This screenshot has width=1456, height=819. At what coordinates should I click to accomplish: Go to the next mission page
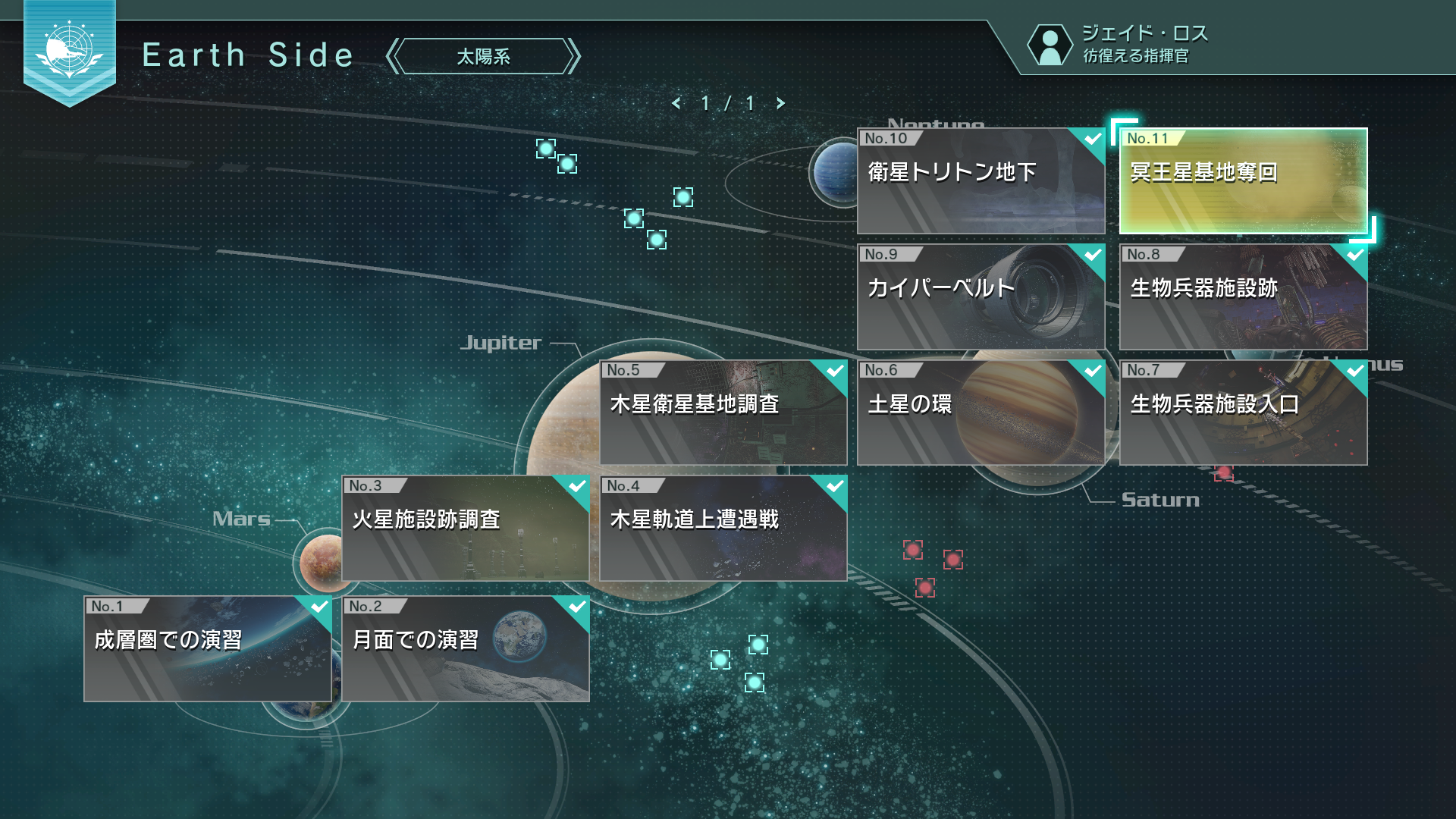point(780,103)
